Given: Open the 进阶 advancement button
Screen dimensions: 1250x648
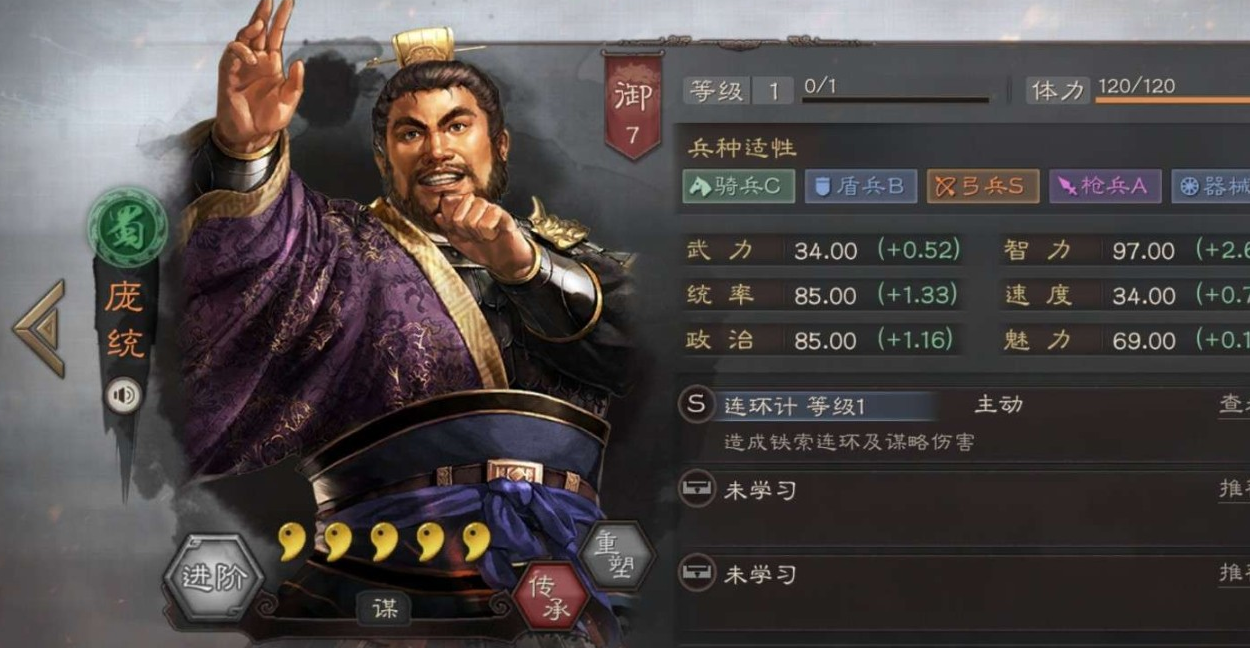Looking at the screenshot, I should click(x=213, y=577).
